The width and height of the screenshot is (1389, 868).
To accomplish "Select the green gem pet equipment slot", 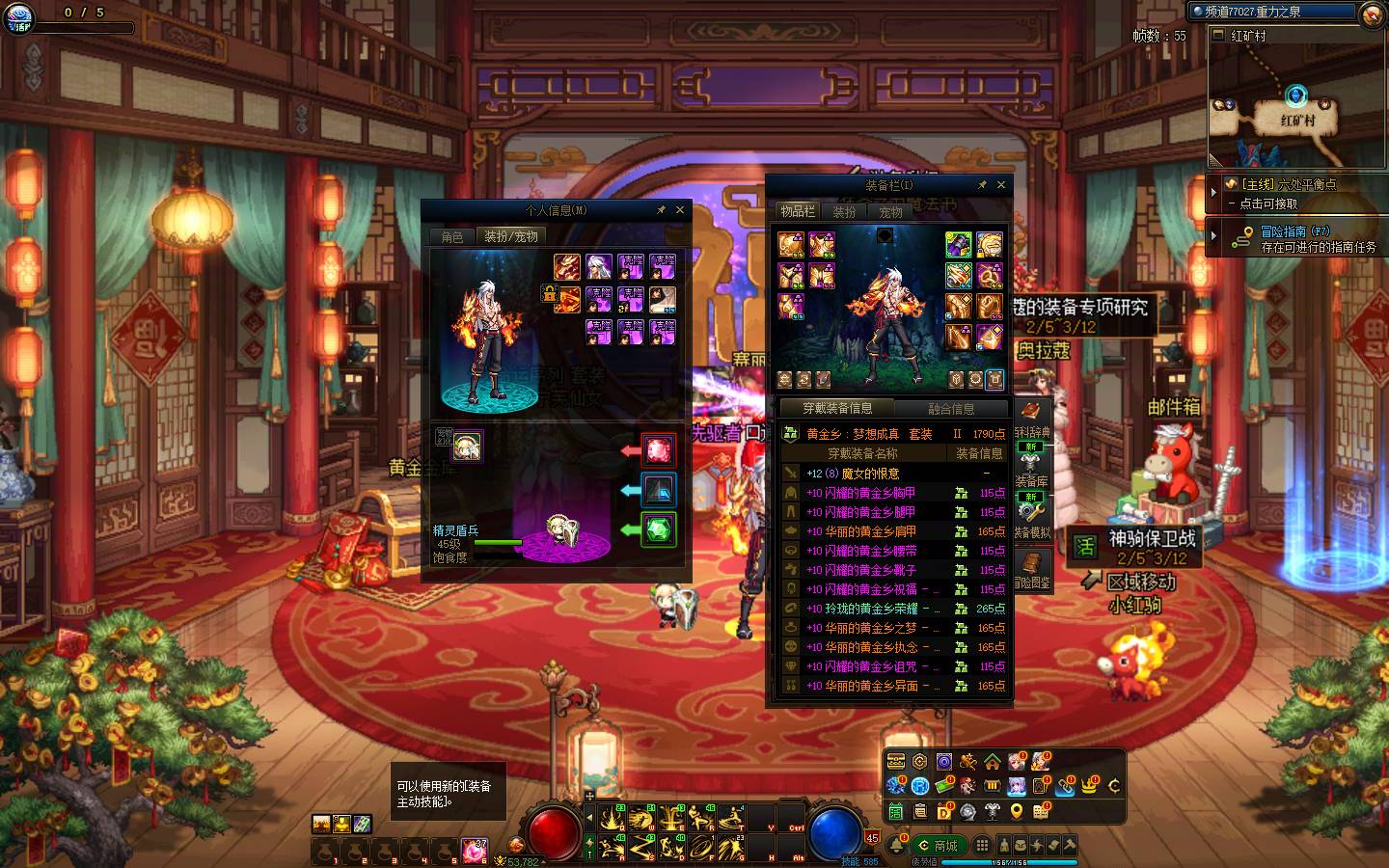I will coord(659,529).
